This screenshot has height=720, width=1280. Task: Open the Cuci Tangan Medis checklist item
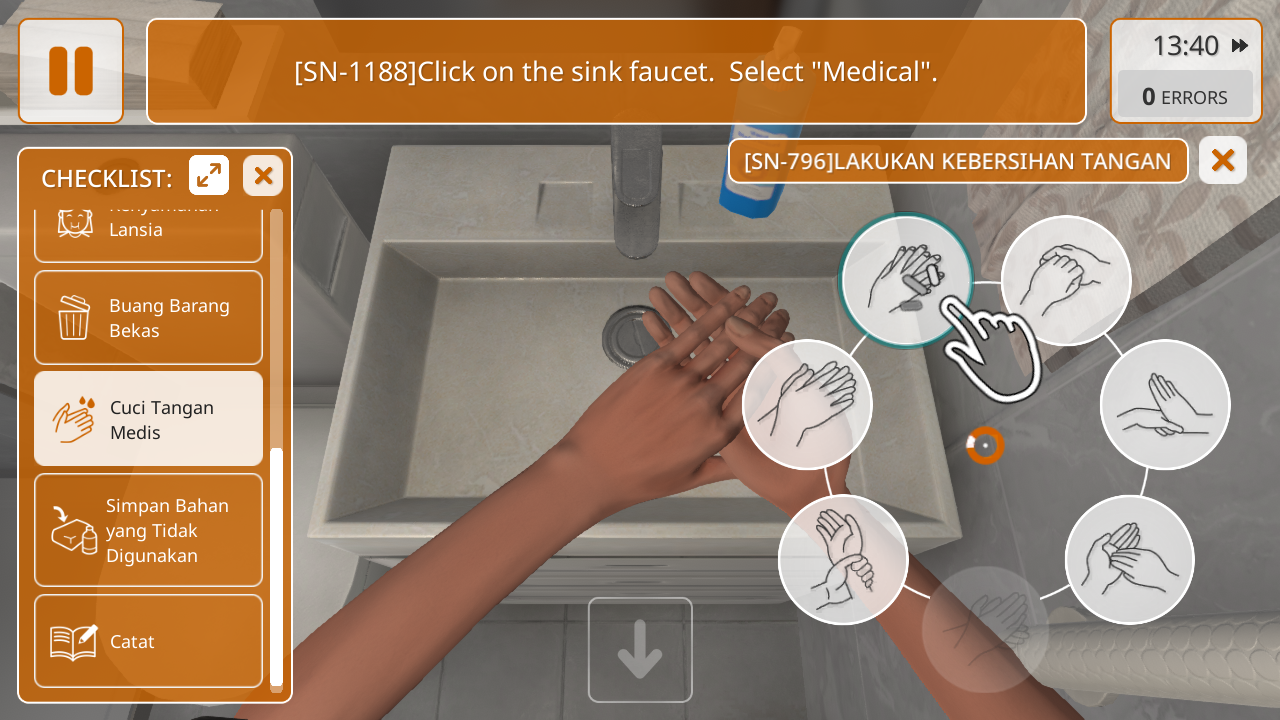148,420
